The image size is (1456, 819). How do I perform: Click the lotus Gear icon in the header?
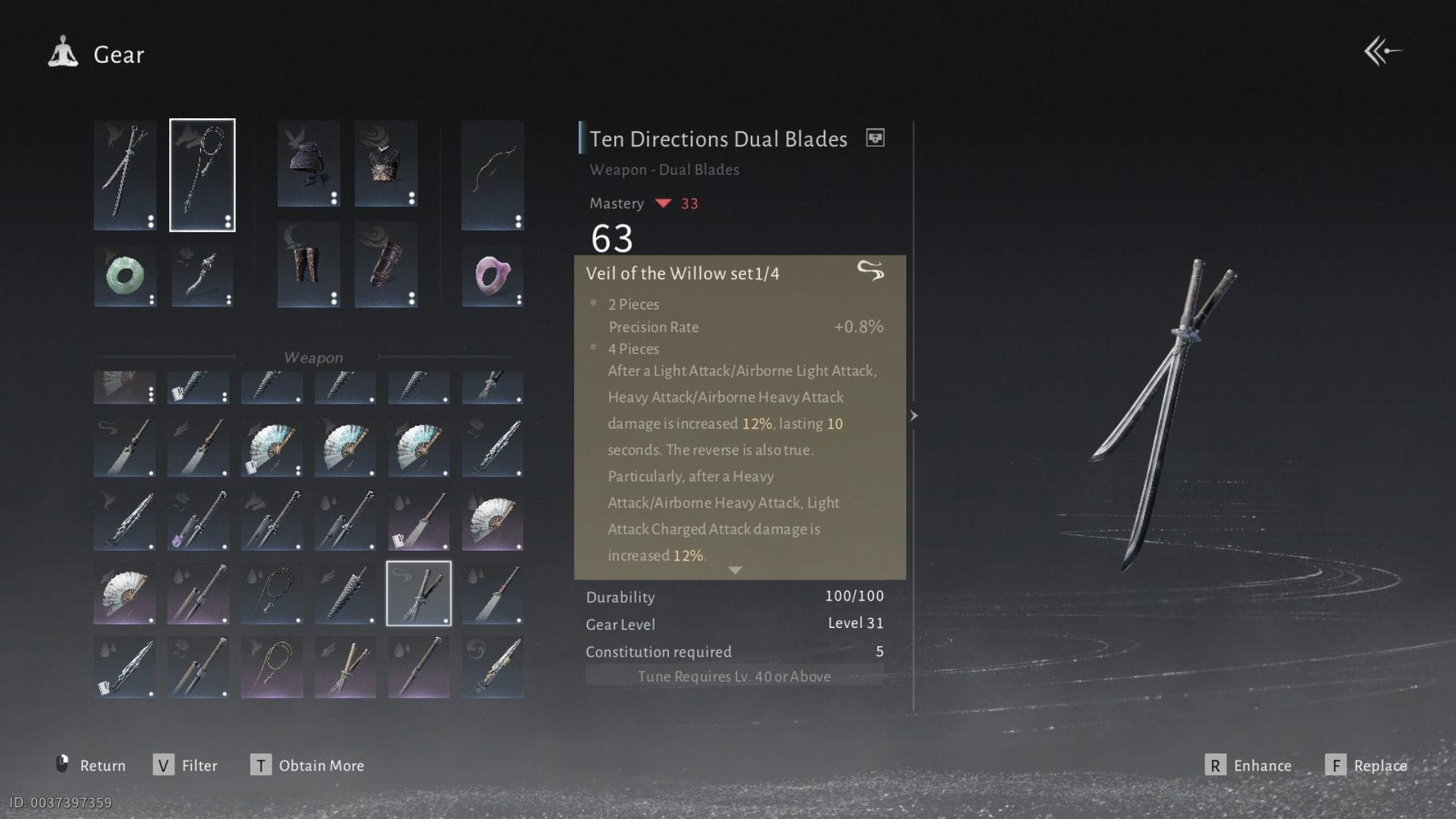point(64,52)
